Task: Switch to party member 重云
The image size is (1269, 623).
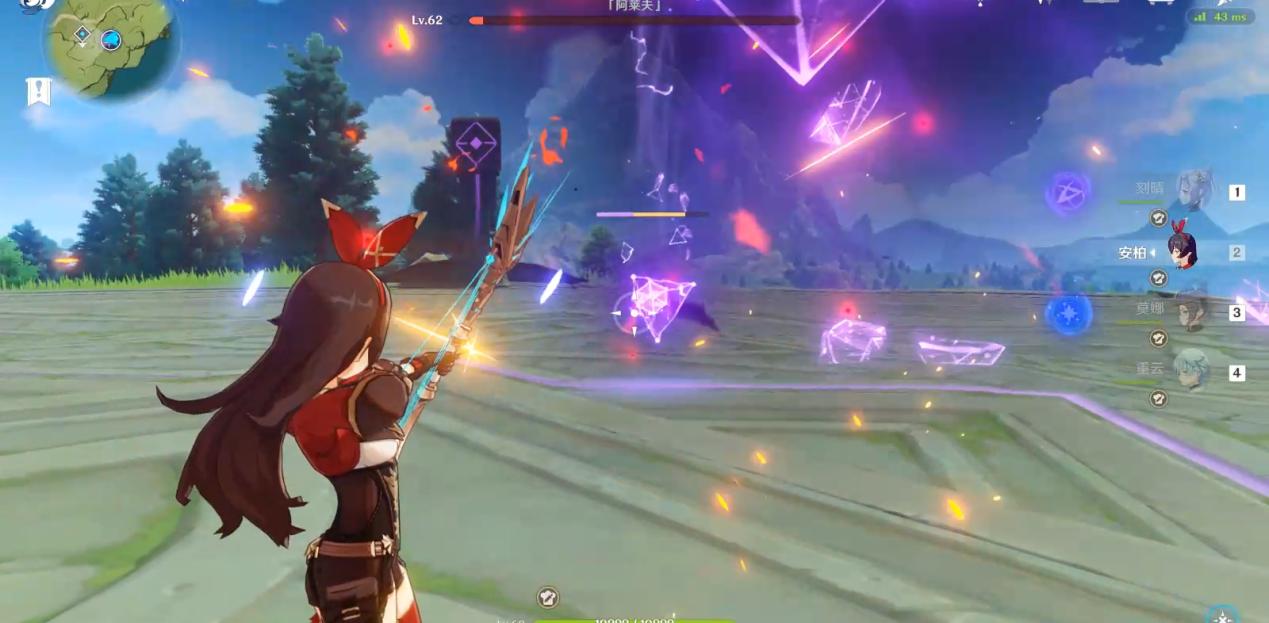Action: click(x=1190, y=370)
